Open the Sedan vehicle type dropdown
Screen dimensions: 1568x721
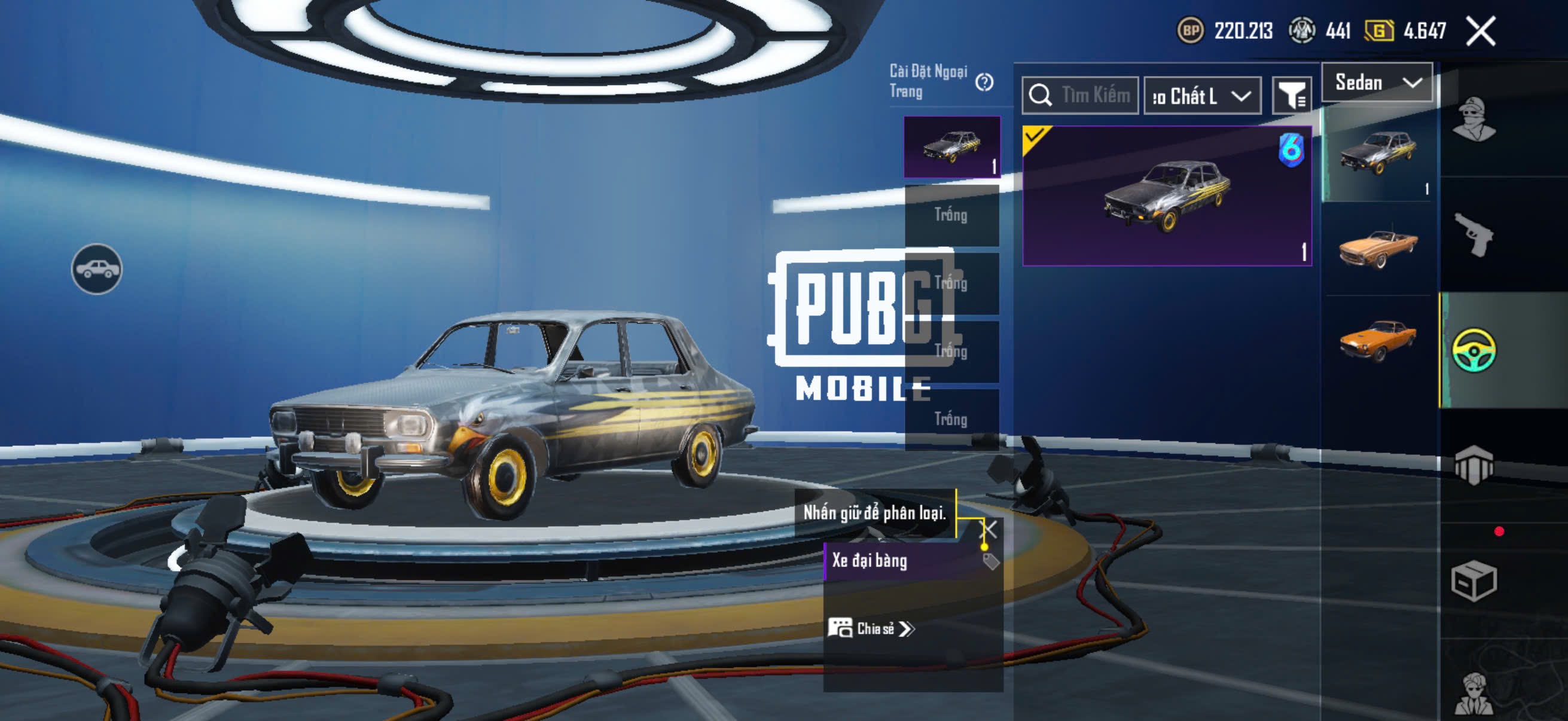[x=1377, y=83]
